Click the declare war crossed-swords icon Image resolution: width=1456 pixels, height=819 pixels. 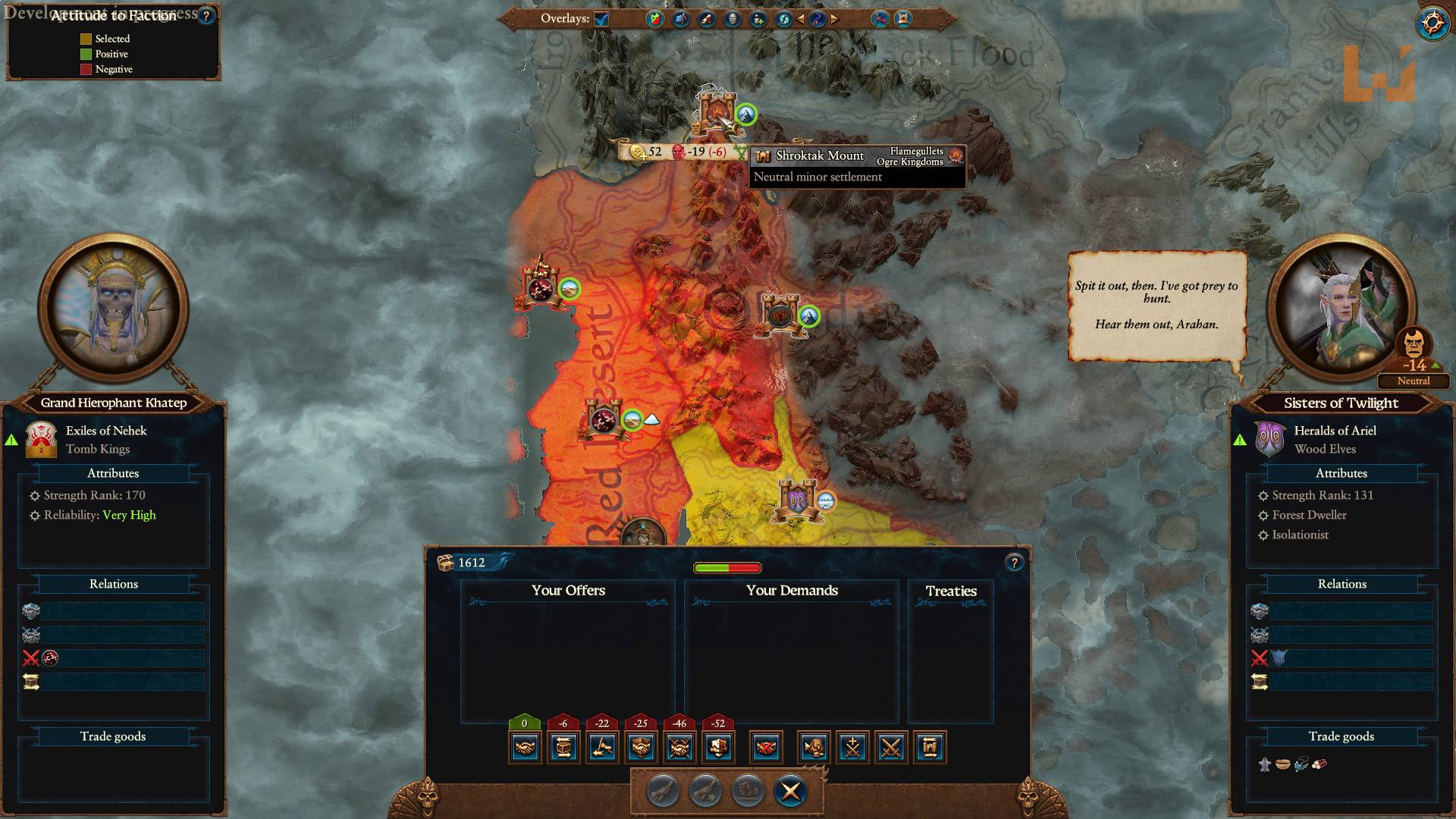click(x=892, y=747)
